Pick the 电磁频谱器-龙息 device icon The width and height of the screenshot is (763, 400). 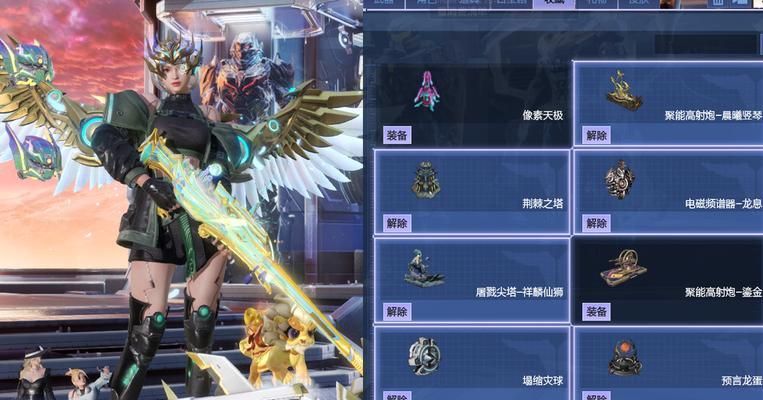(620, 180)
